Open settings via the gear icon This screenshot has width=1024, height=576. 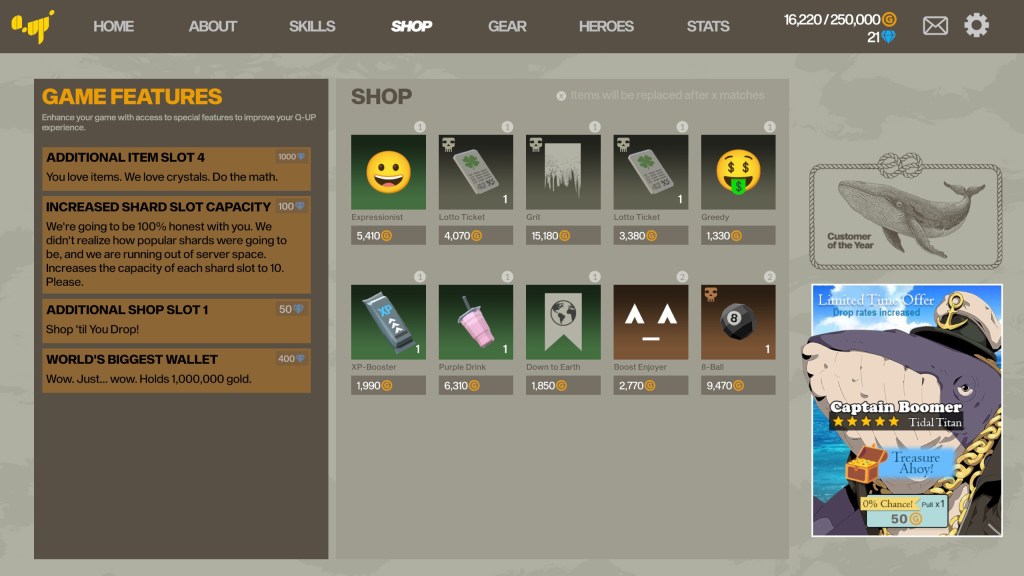976,26
